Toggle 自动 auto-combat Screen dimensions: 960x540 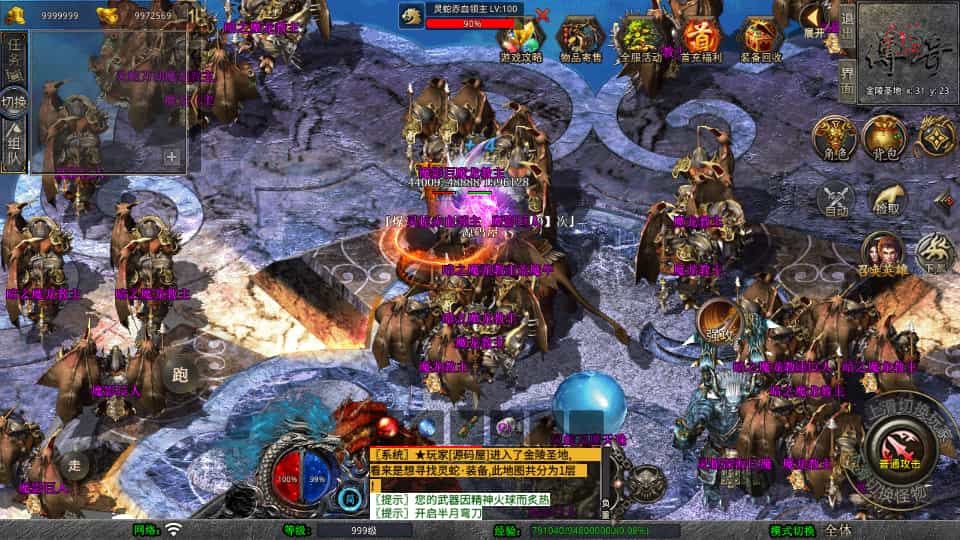[836, 199]
